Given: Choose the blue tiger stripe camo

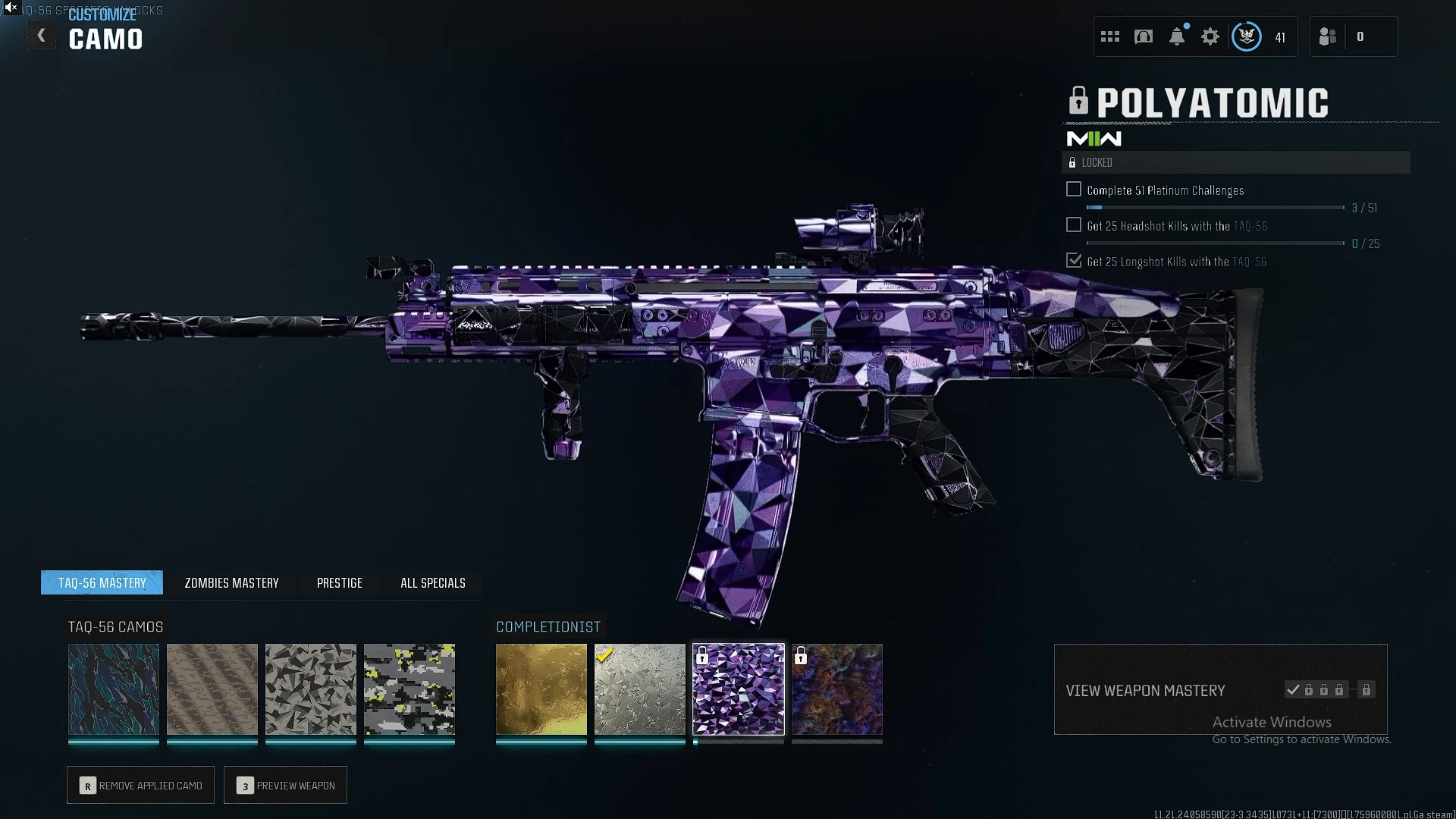Looking at the screenshot, I should click(x=114, y=689).
